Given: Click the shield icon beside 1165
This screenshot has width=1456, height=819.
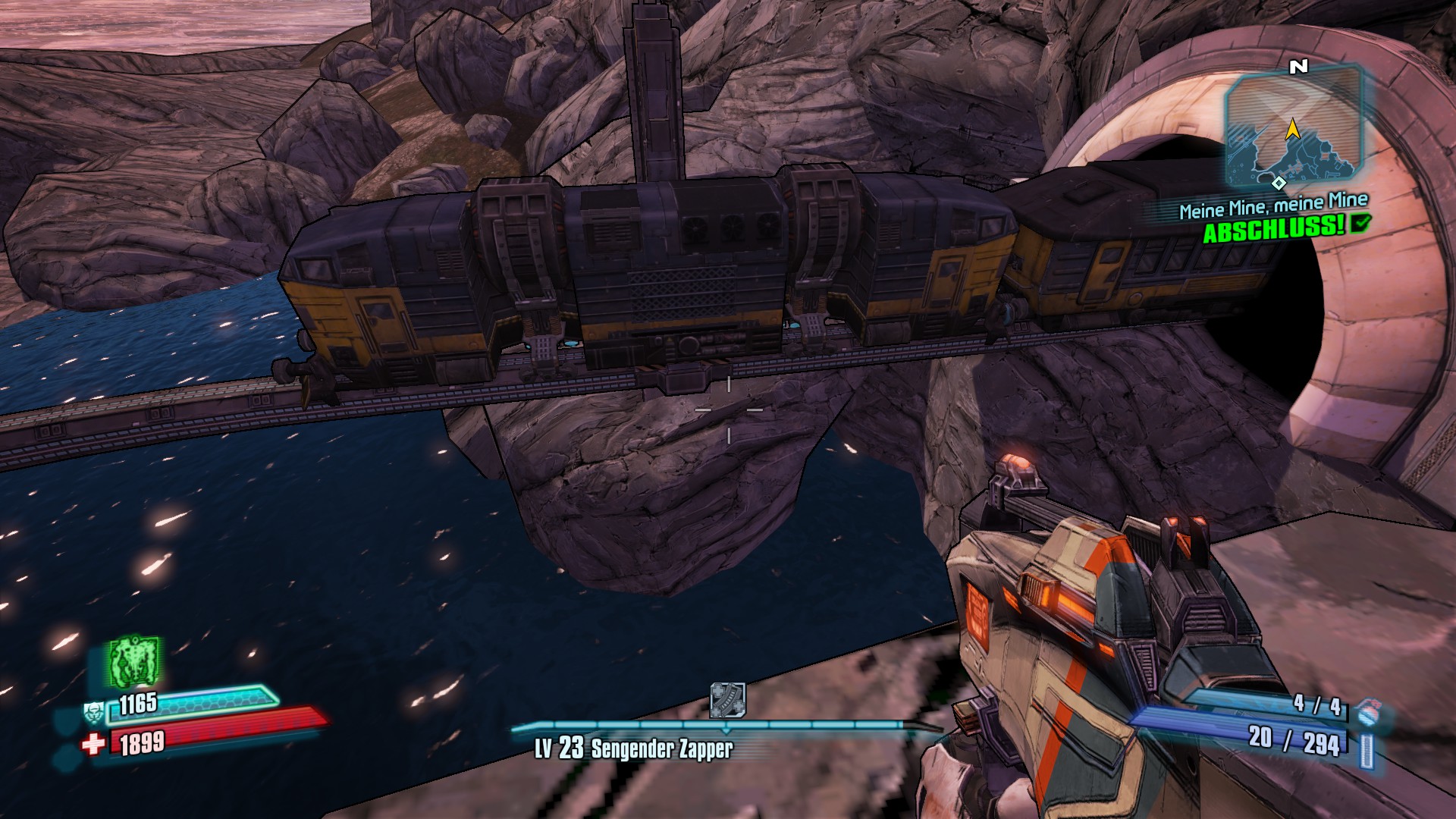Looking at the screenshot, I should [94, 713].
